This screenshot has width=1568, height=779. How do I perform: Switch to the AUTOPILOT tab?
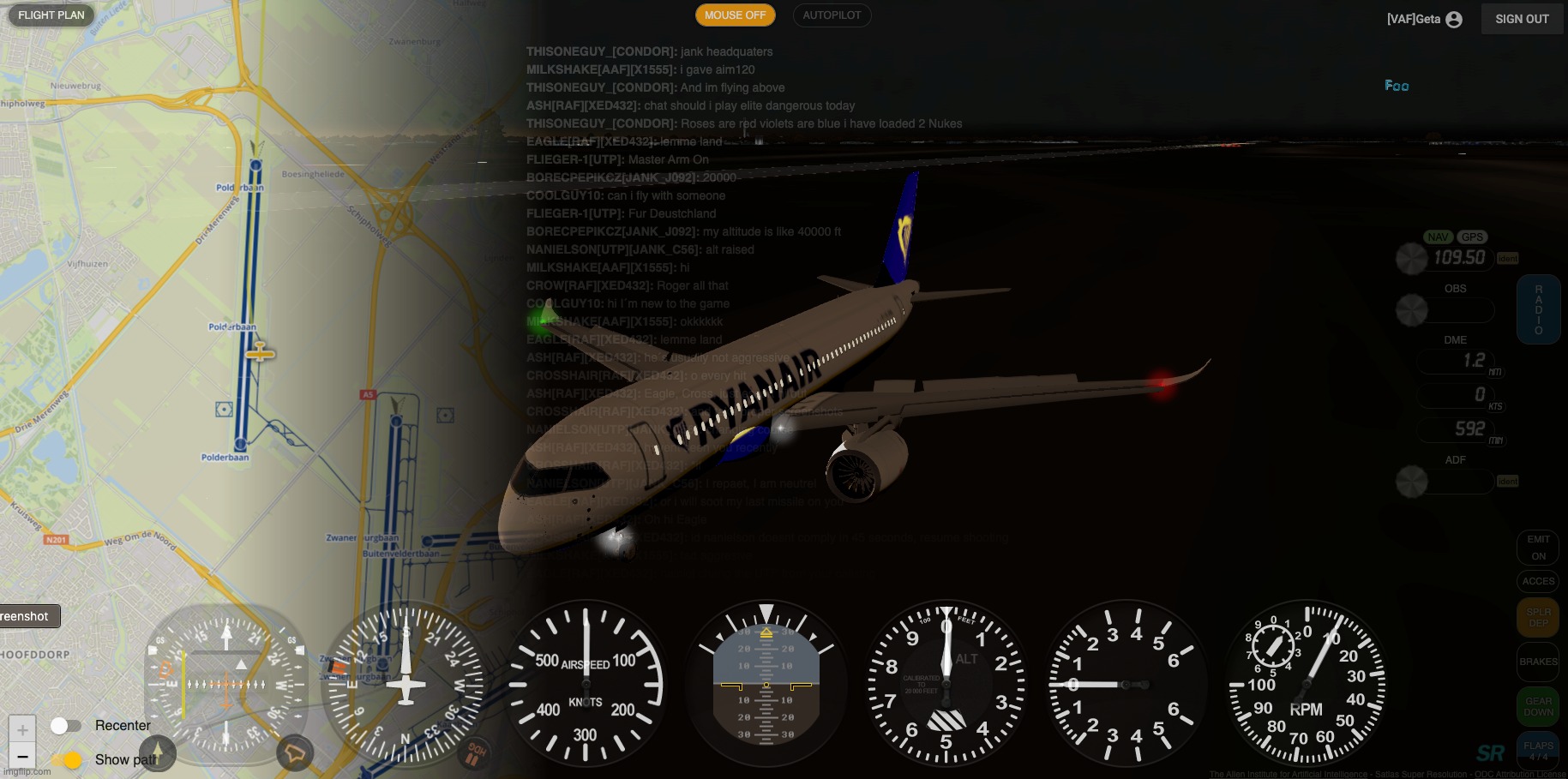[x=831, y=15]
